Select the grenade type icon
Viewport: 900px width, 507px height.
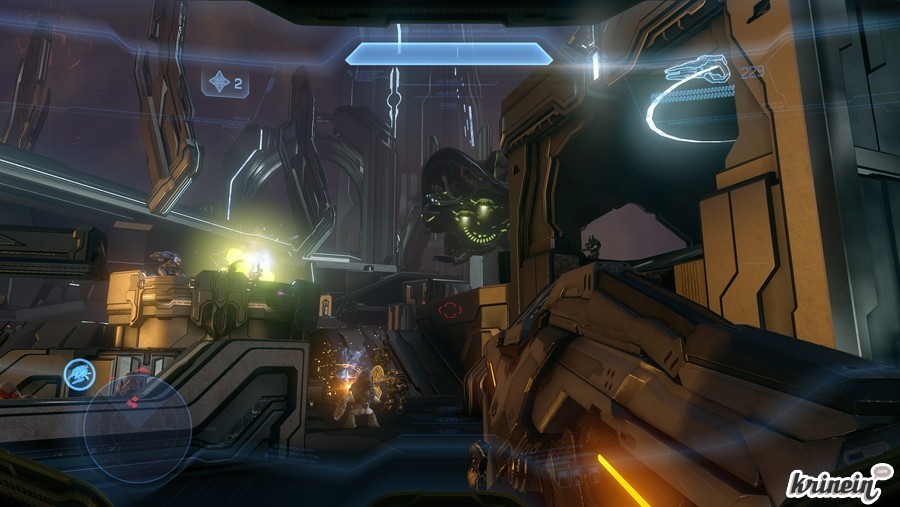coord(219,83)
